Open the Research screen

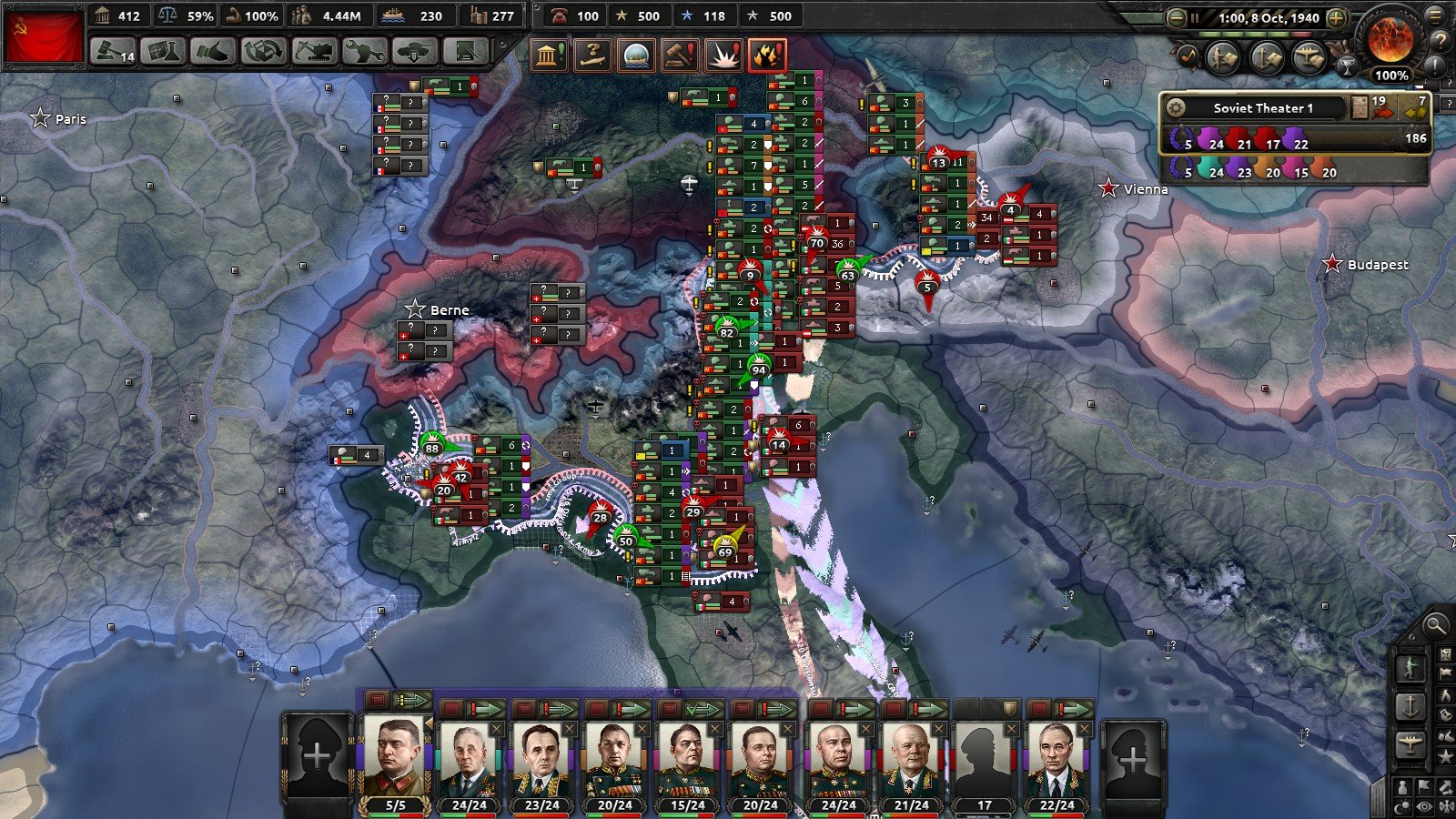163,51
